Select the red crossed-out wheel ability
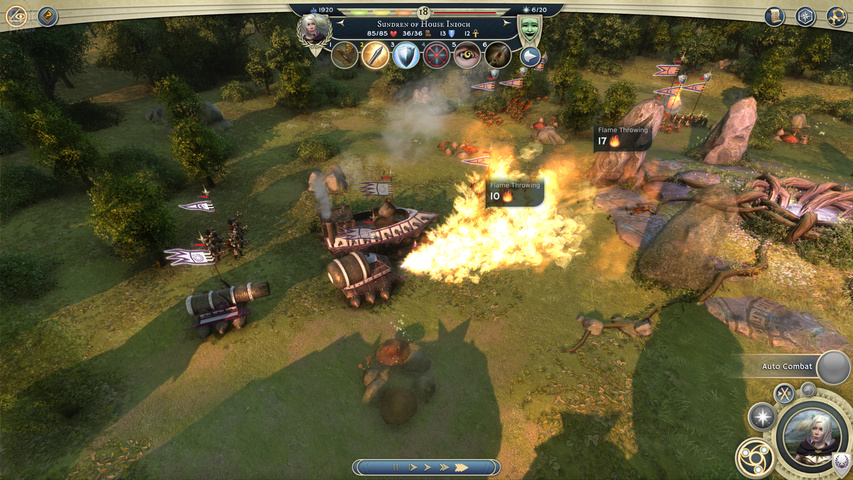 437,55
